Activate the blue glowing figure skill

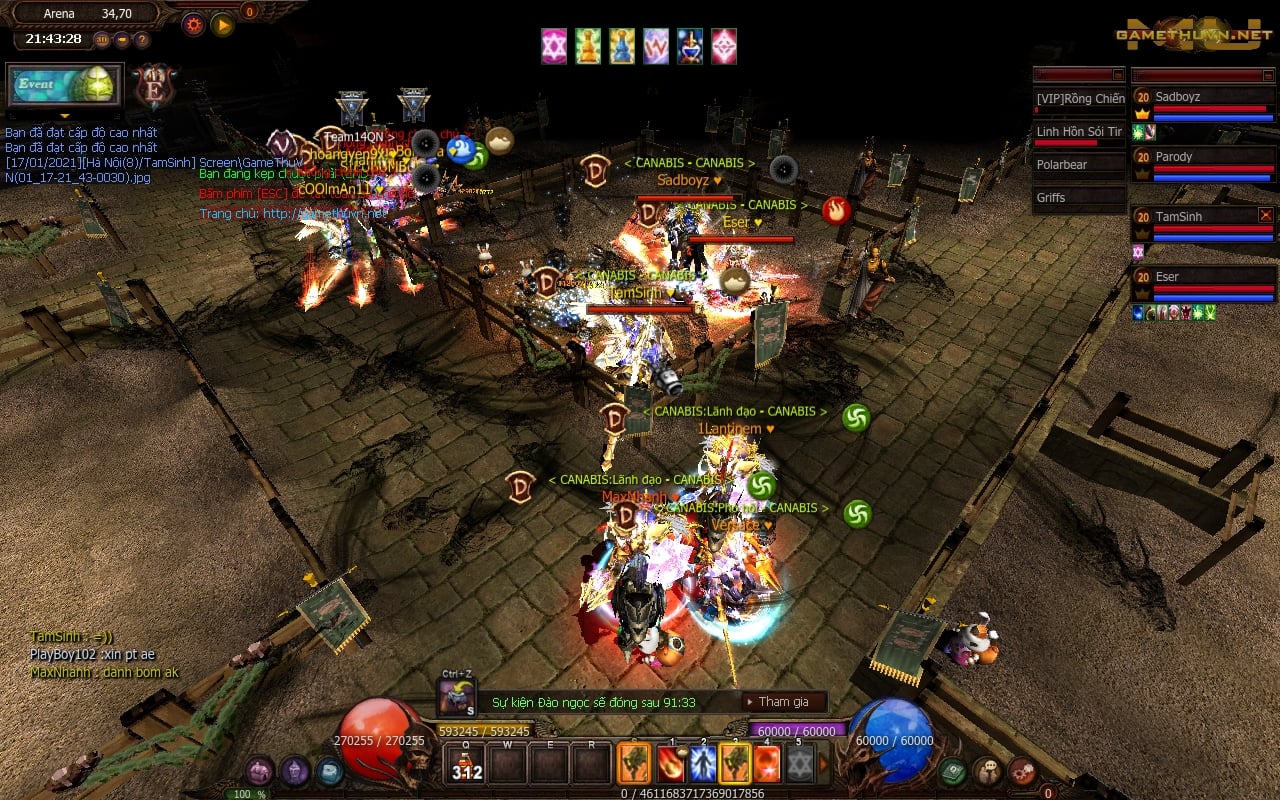(702, 764)
